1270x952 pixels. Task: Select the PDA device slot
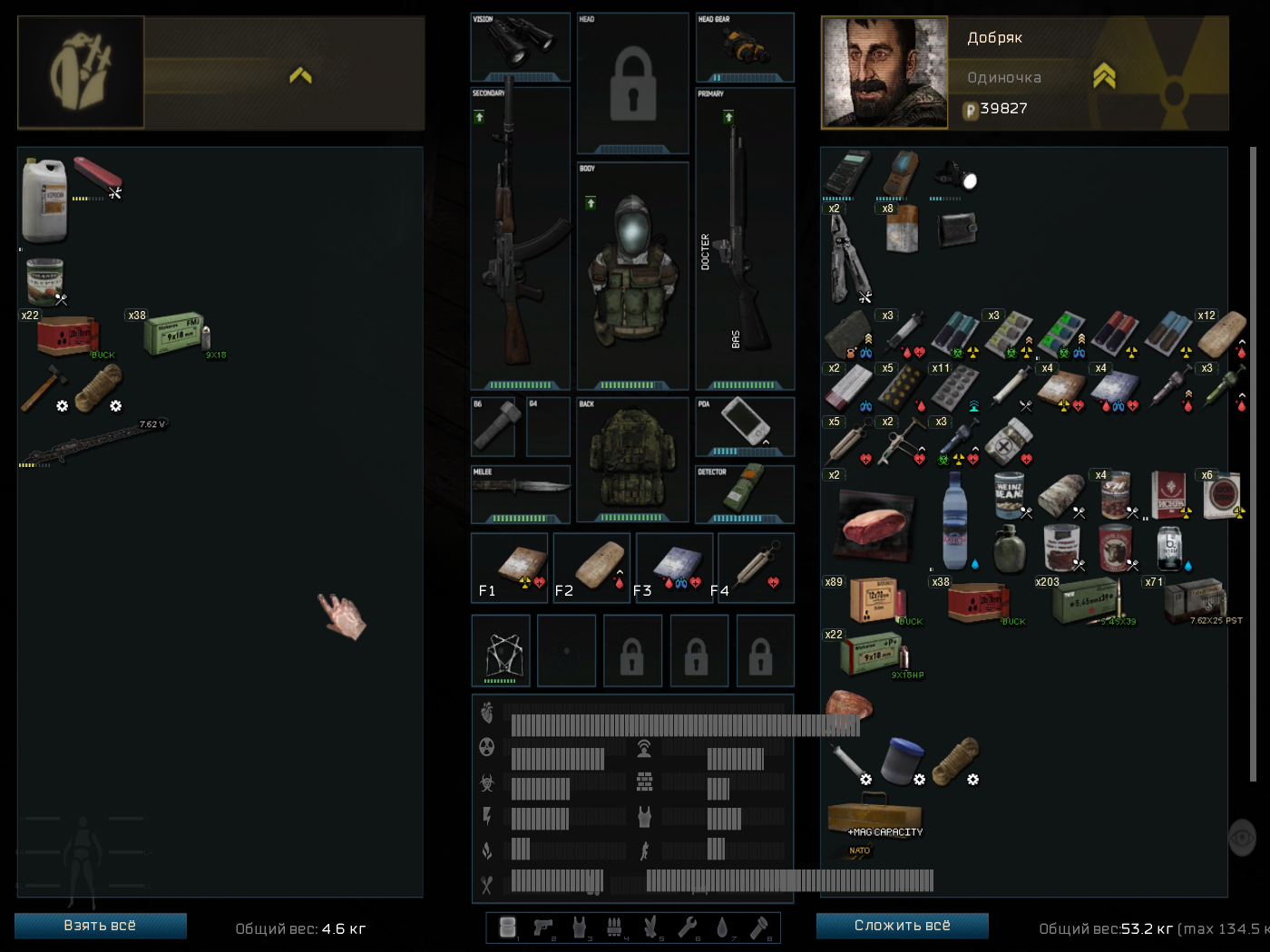745,424
